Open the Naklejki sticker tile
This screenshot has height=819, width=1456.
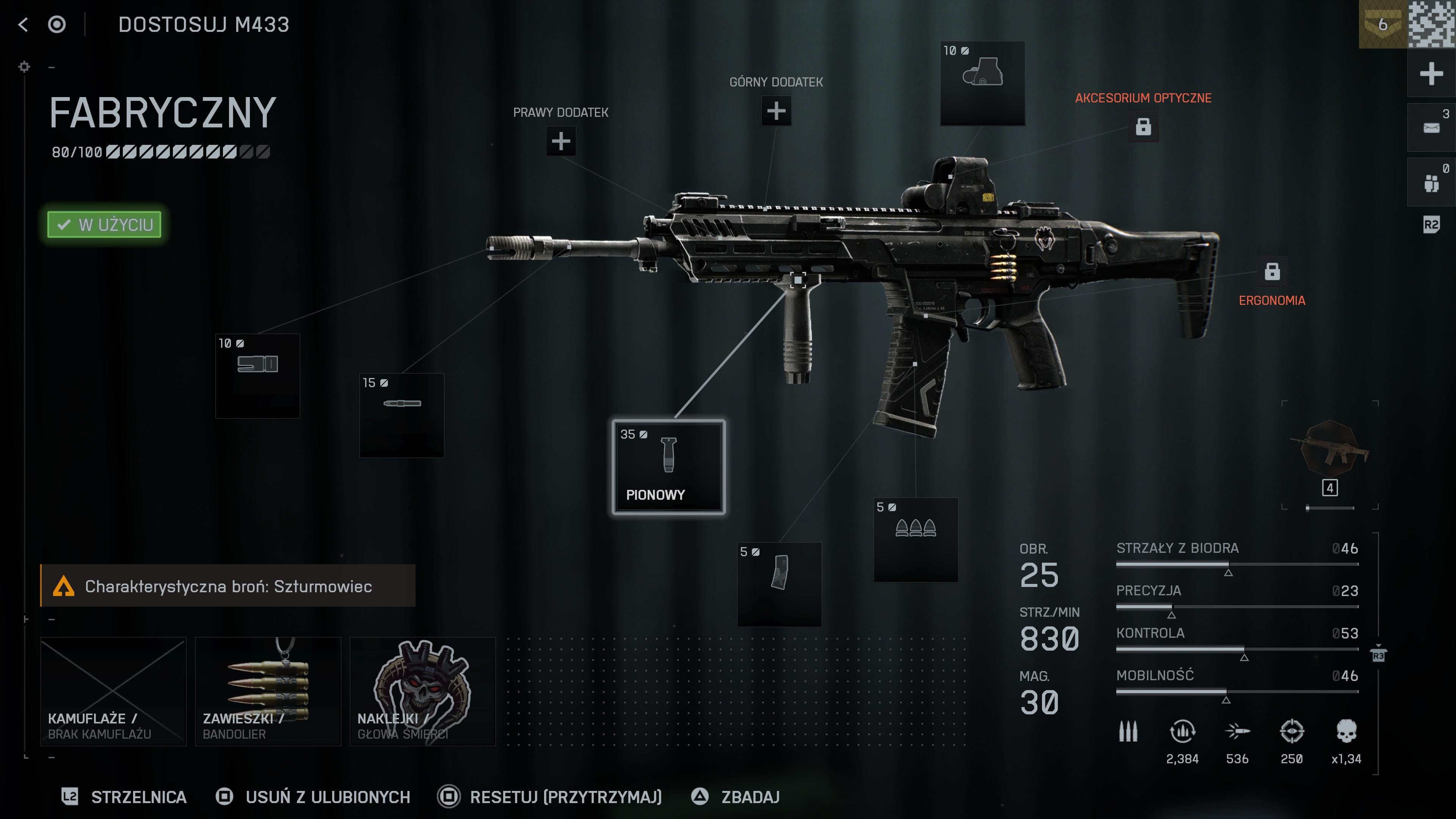pos(422,691)
